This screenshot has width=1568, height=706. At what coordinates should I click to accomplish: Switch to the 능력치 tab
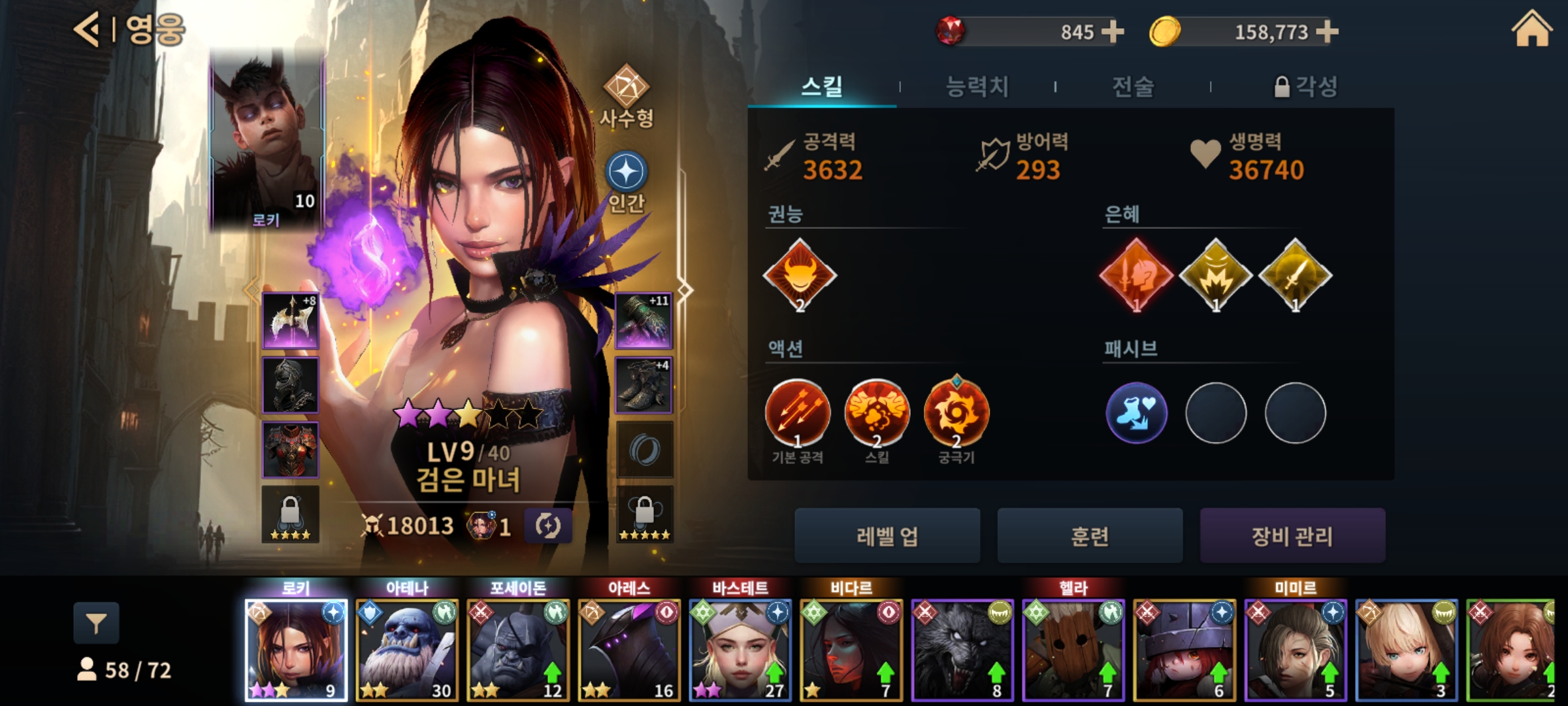pyautogui.click(x=977, y=86)
